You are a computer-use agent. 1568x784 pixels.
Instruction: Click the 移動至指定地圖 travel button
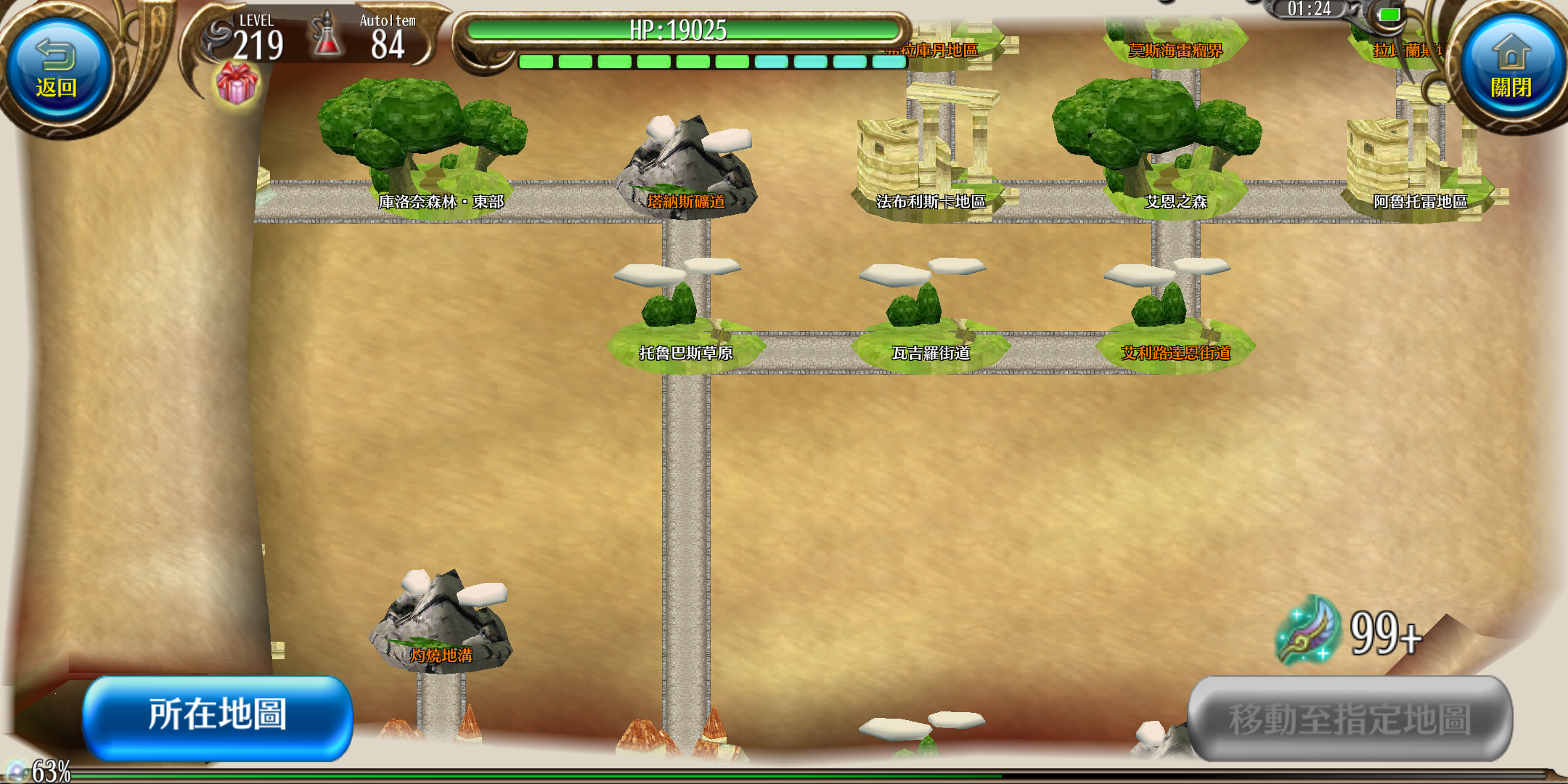click(x=1350, y=719)
